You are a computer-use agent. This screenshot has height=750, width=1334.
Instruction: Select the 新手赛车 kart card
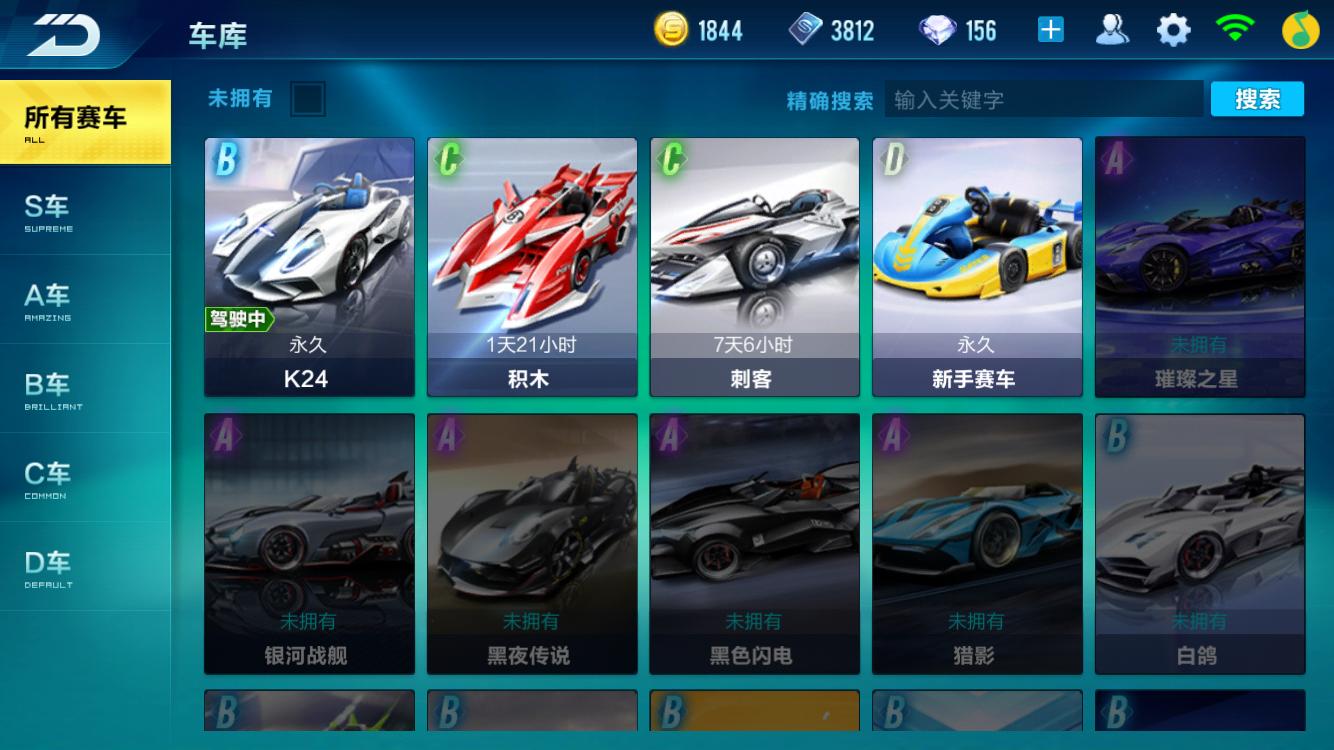tap(977, 266)
